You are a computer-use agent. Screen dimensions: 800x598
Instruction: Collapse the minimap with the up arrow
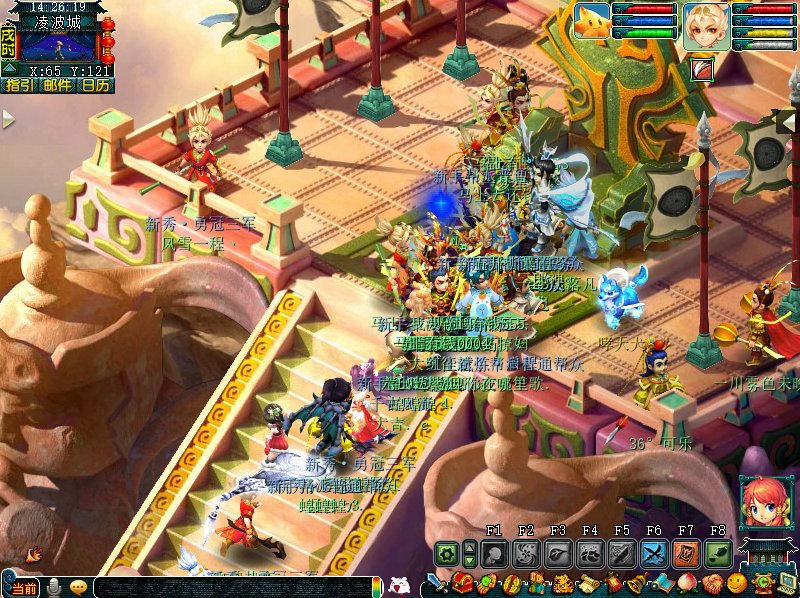coord(9,69)
